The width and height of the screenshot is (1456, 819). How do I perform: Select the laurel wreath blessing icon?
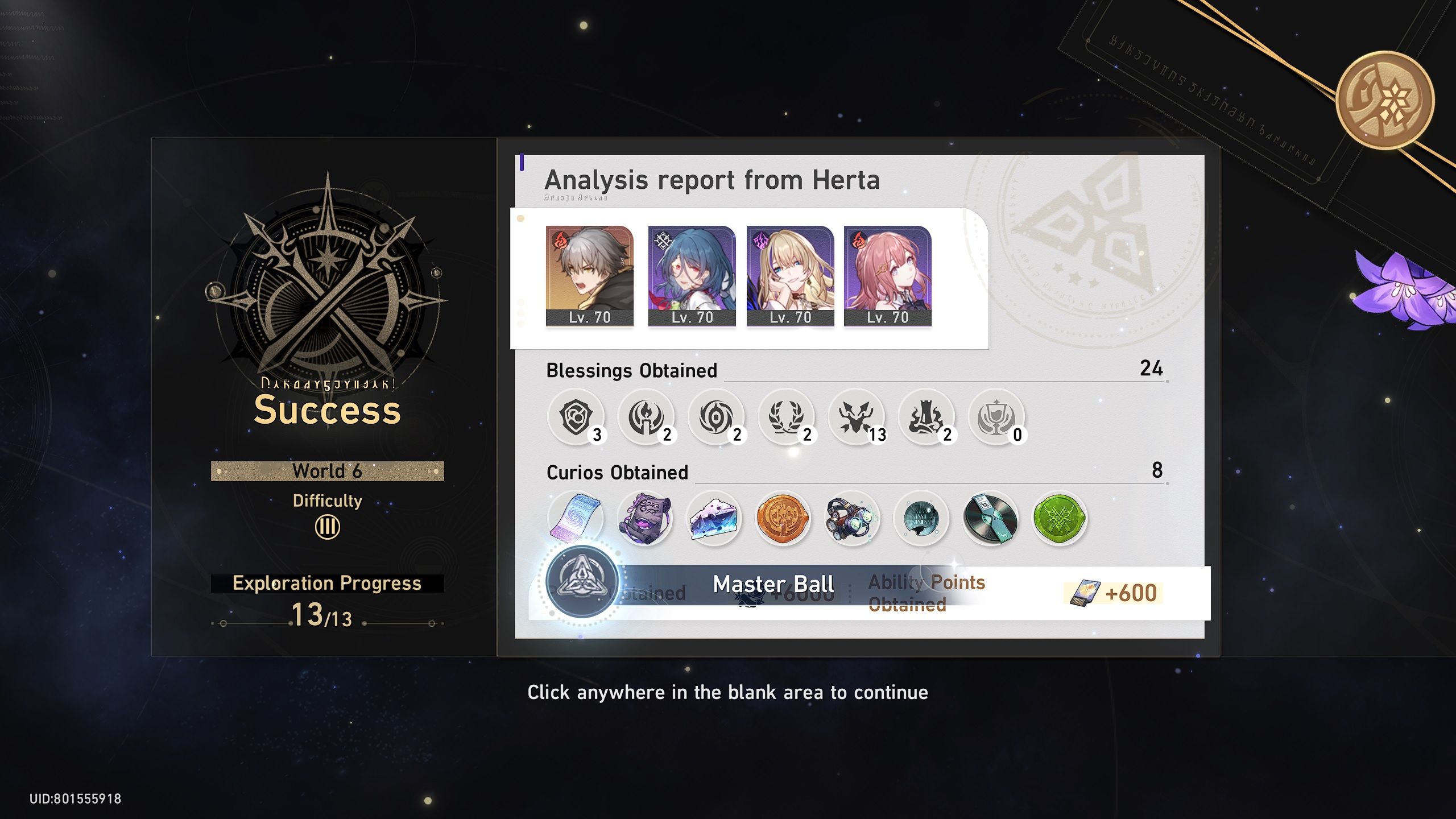788,418
